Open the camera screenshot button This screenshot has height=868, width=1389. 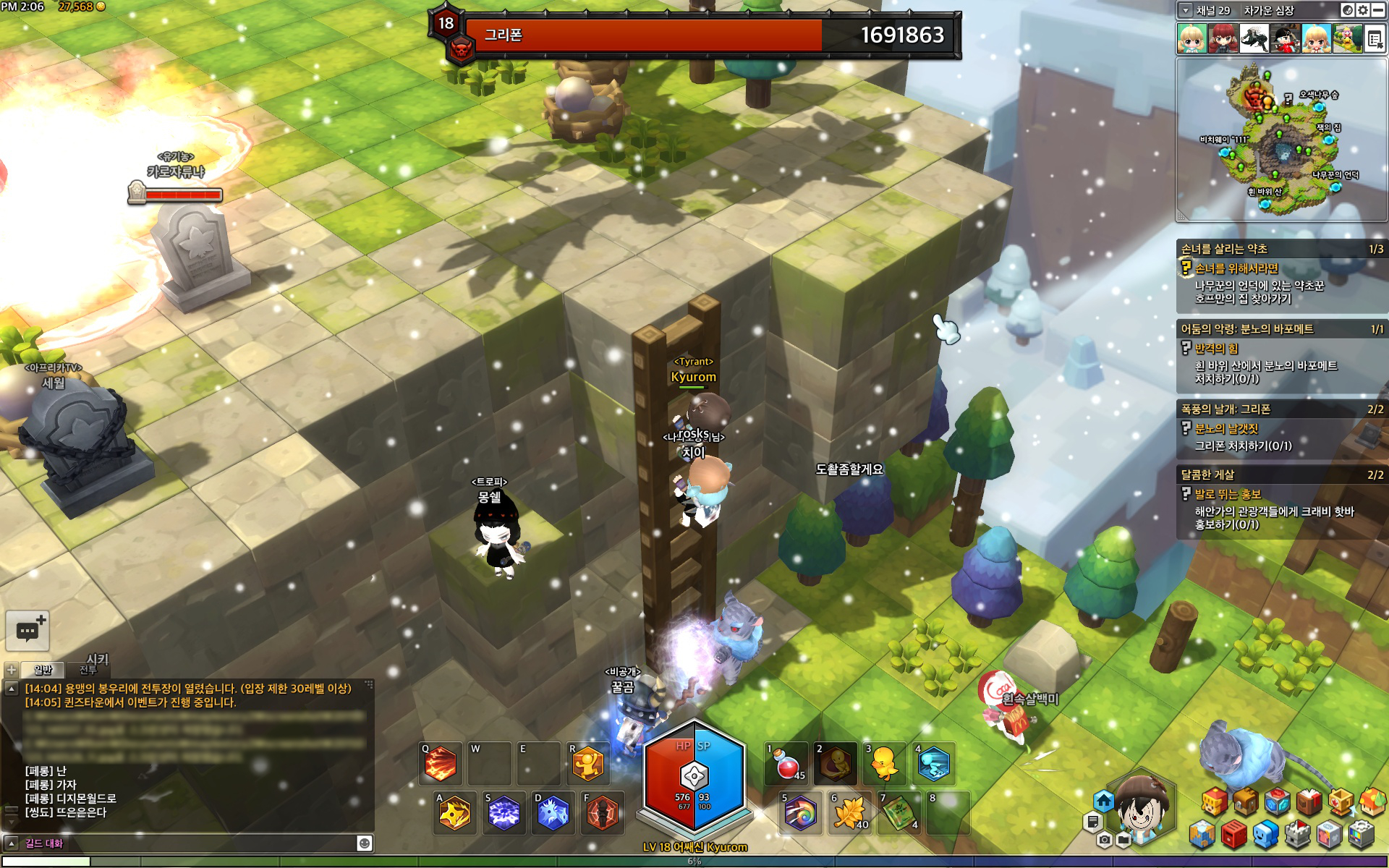coord(1104,840)
